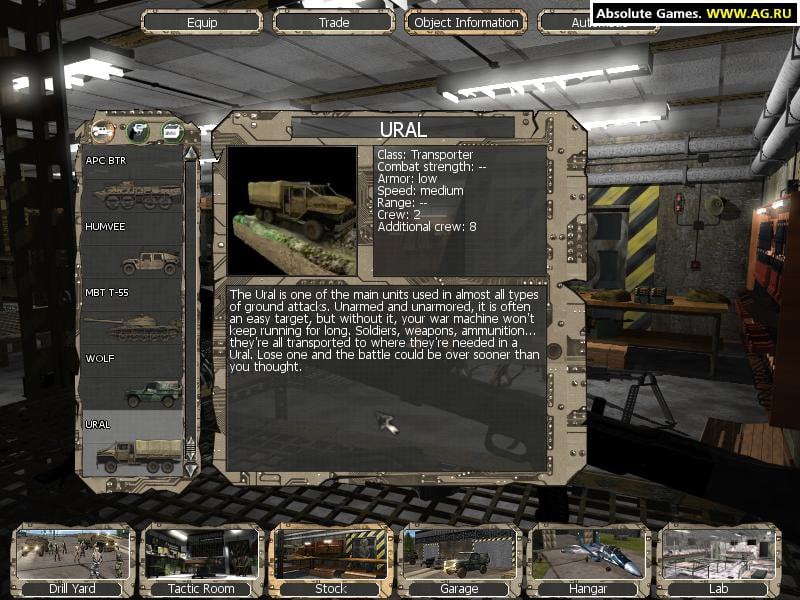Open the Stock room
Screen dimensions: 800x600
click(x=330, y=560)
